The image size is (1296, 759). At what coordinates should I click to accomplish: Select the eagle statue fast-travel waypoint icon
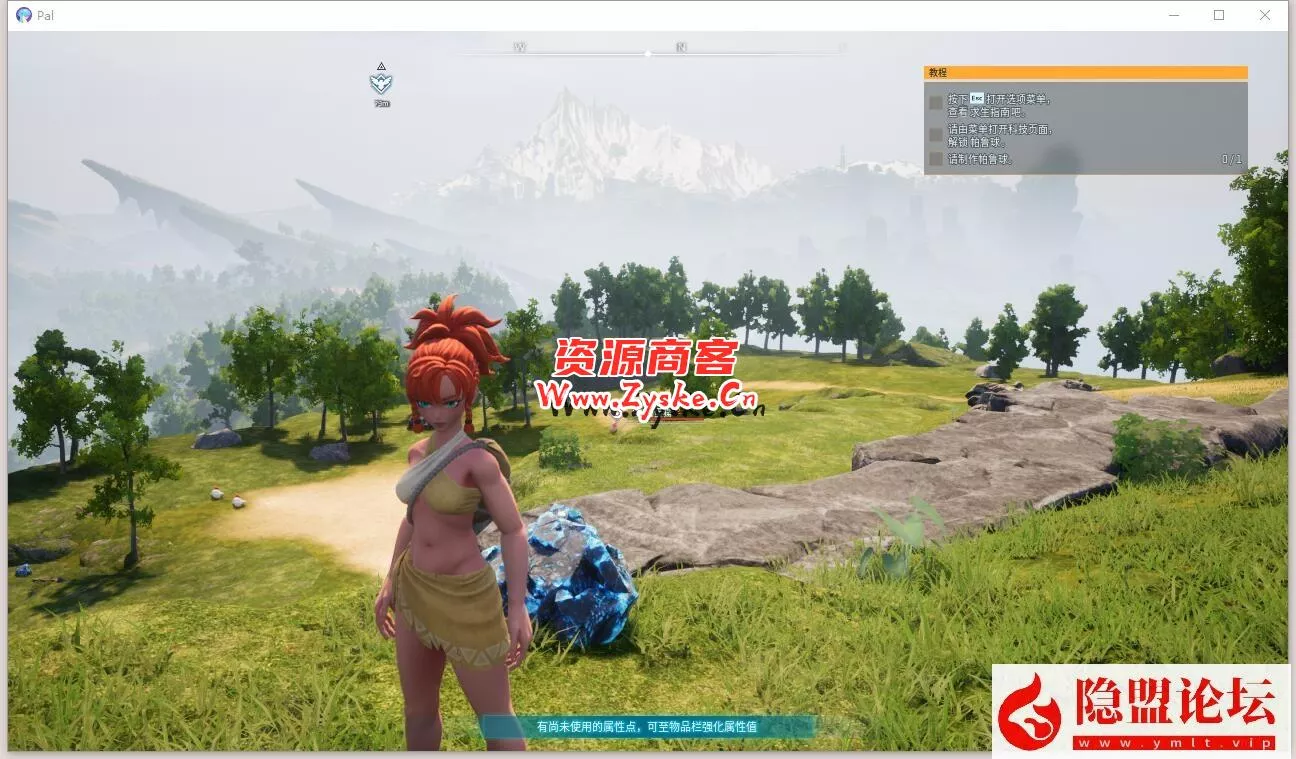coord(381,82)
